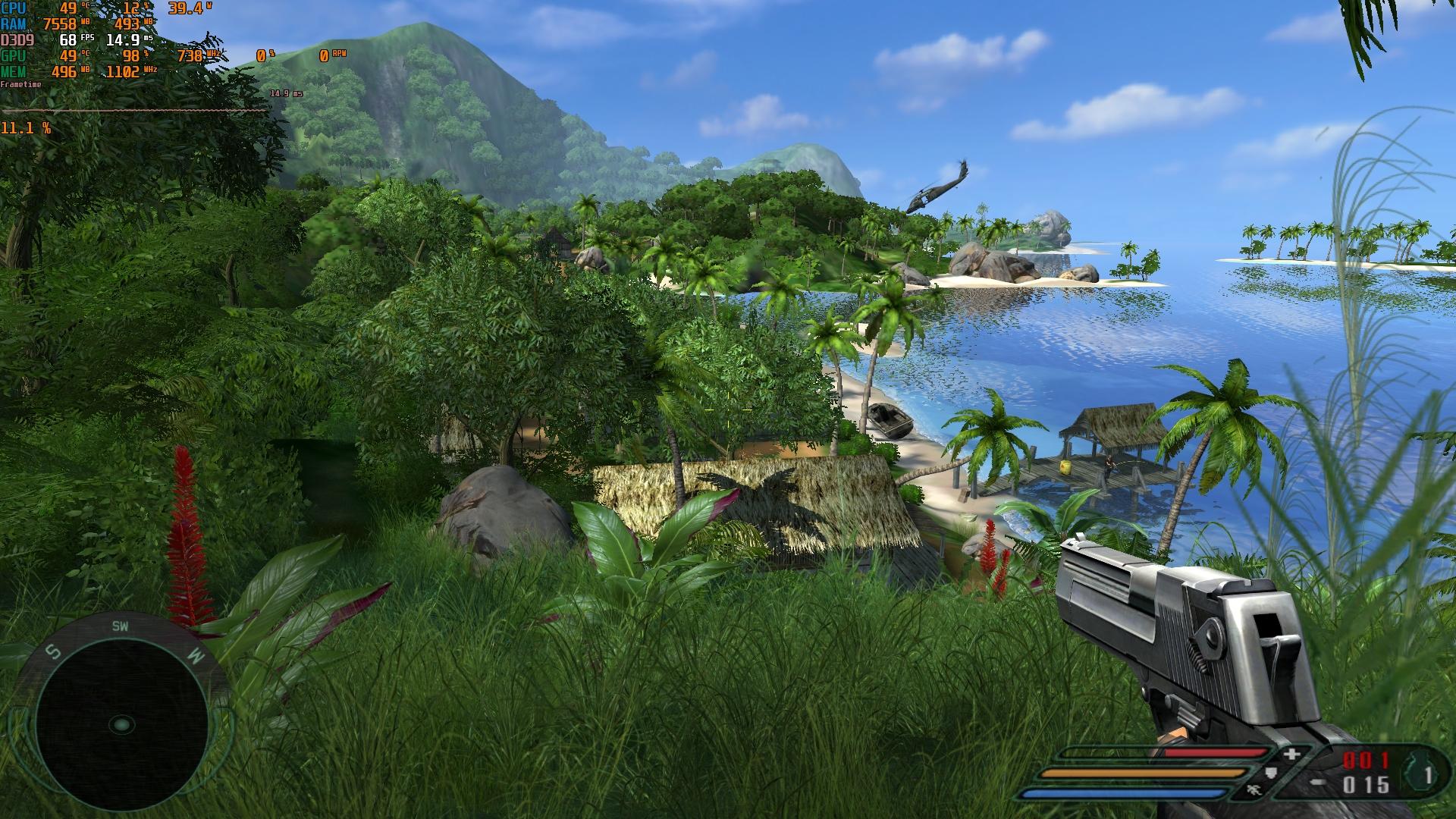Click the Frametime graph in the overlay

(135, 110)
